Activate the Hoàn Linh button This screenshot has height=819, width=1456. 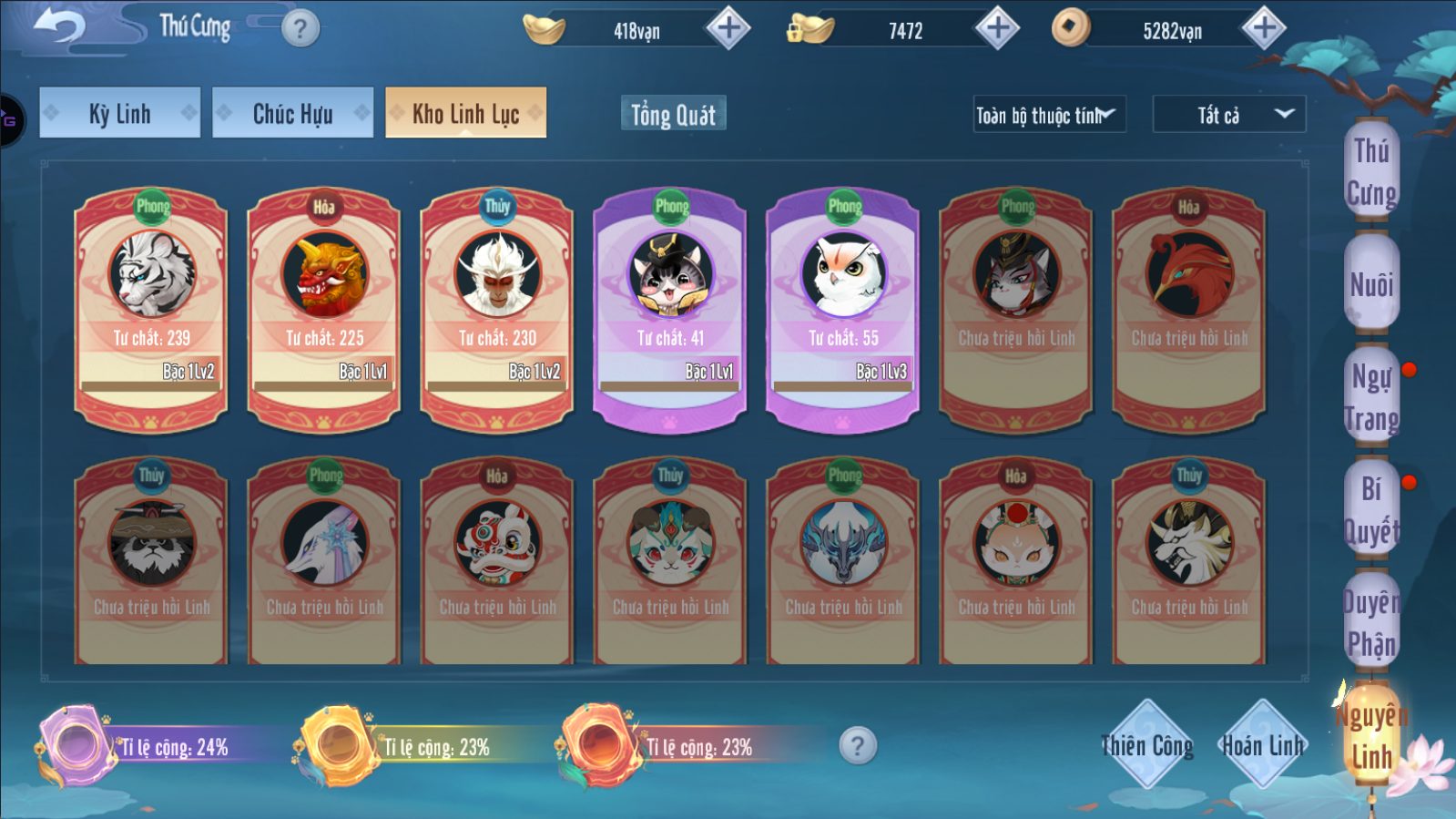pyautogui.click(x=1262, y=745)
